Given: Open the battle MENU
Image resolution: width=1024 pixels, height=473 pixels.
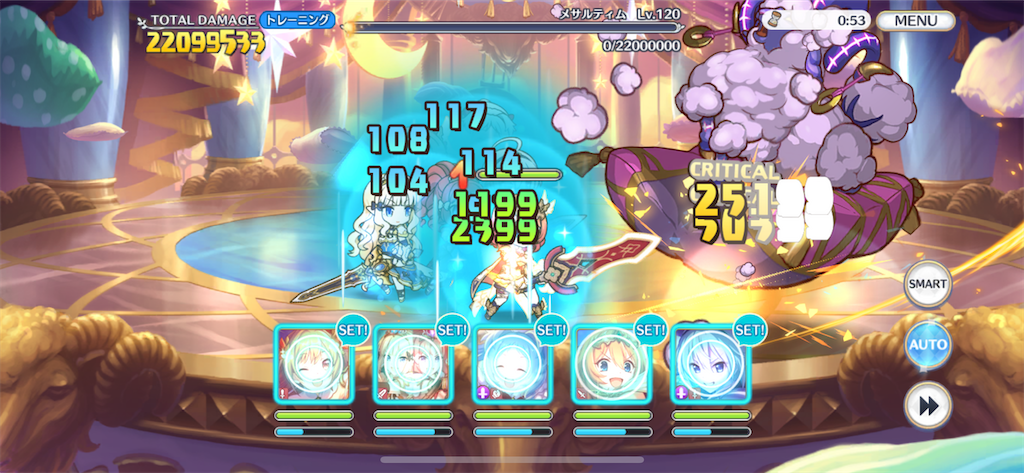Looking at the screenshot, I should coord(915,20).
